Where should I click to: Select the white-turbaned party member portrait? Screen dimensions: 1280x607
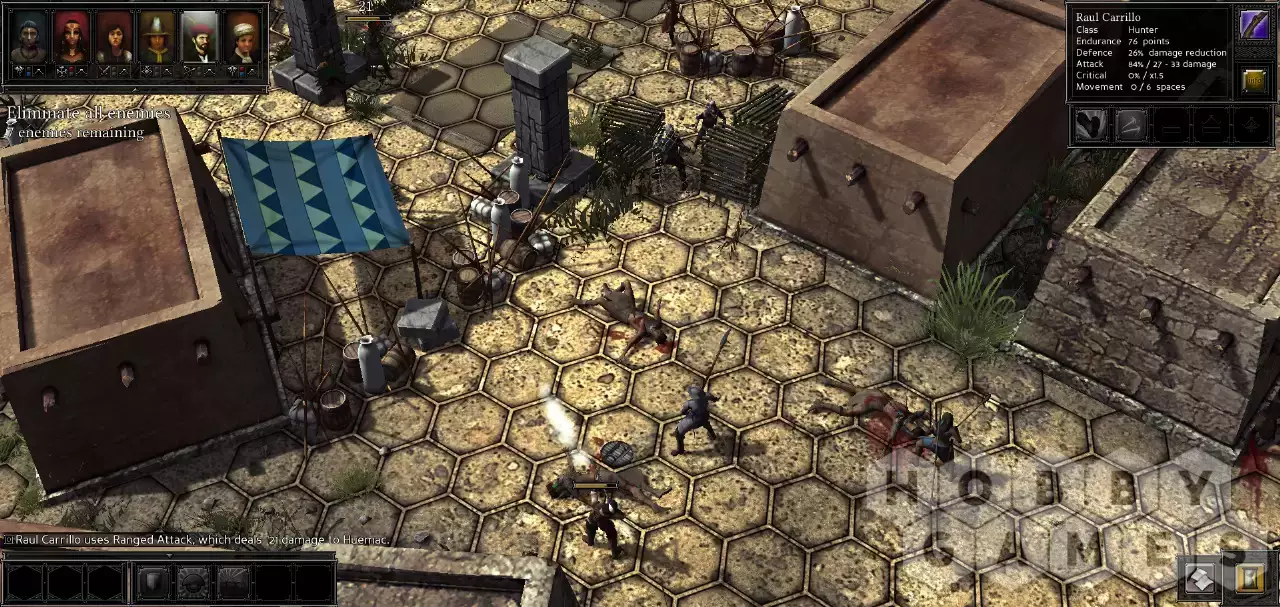[x=242, y=37]
